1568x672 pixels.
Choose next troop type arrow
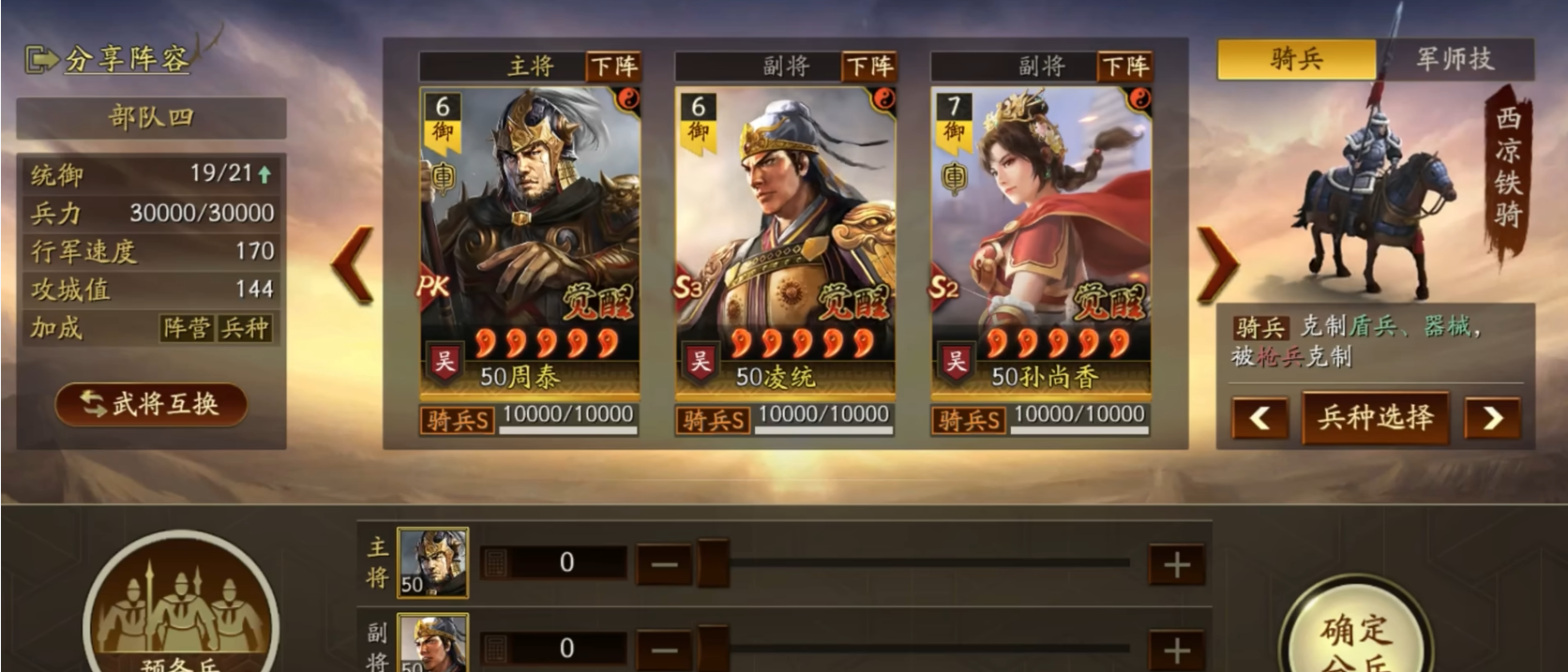coord(1492,418)
